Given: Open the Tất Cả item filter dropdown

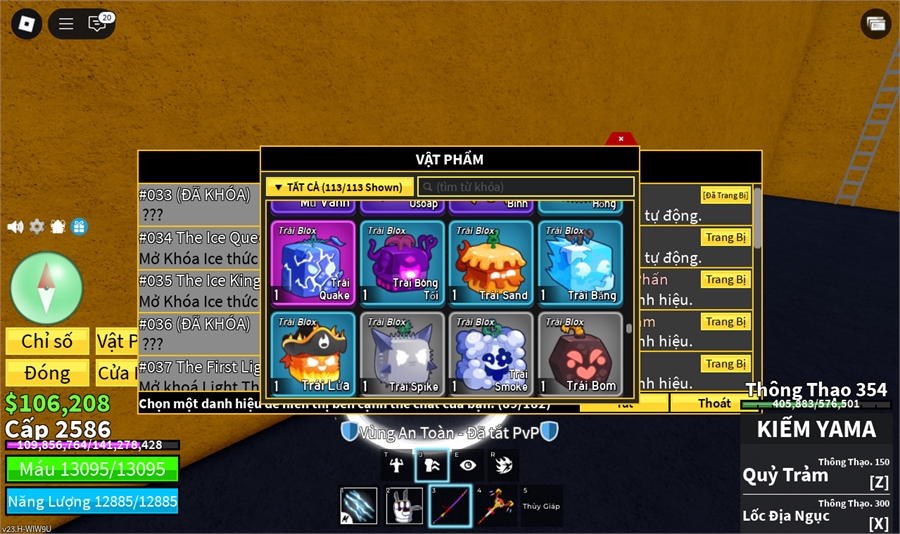Looking at the screenshot, I should coord(339,187).
